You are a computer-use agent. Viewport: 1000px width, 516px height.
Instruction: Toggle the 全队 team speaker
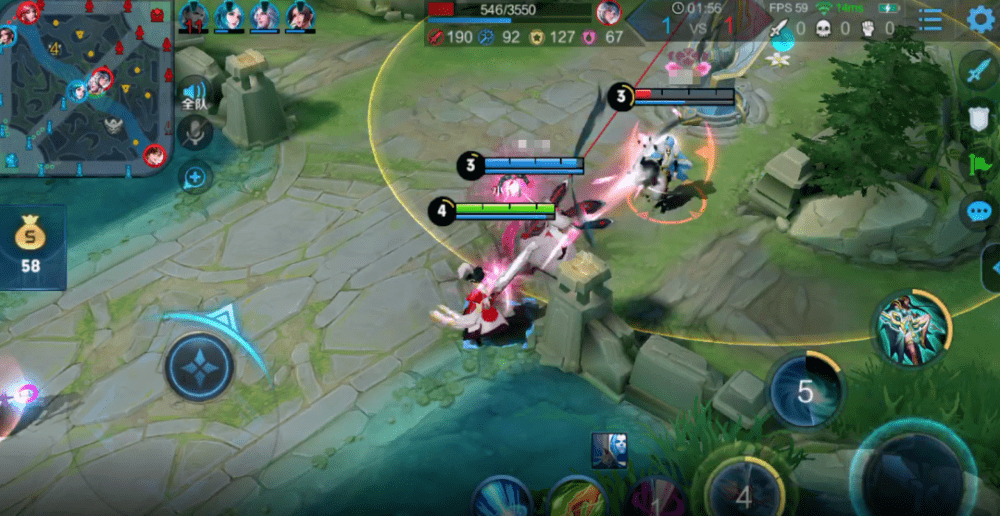click(x=194, y=93)
